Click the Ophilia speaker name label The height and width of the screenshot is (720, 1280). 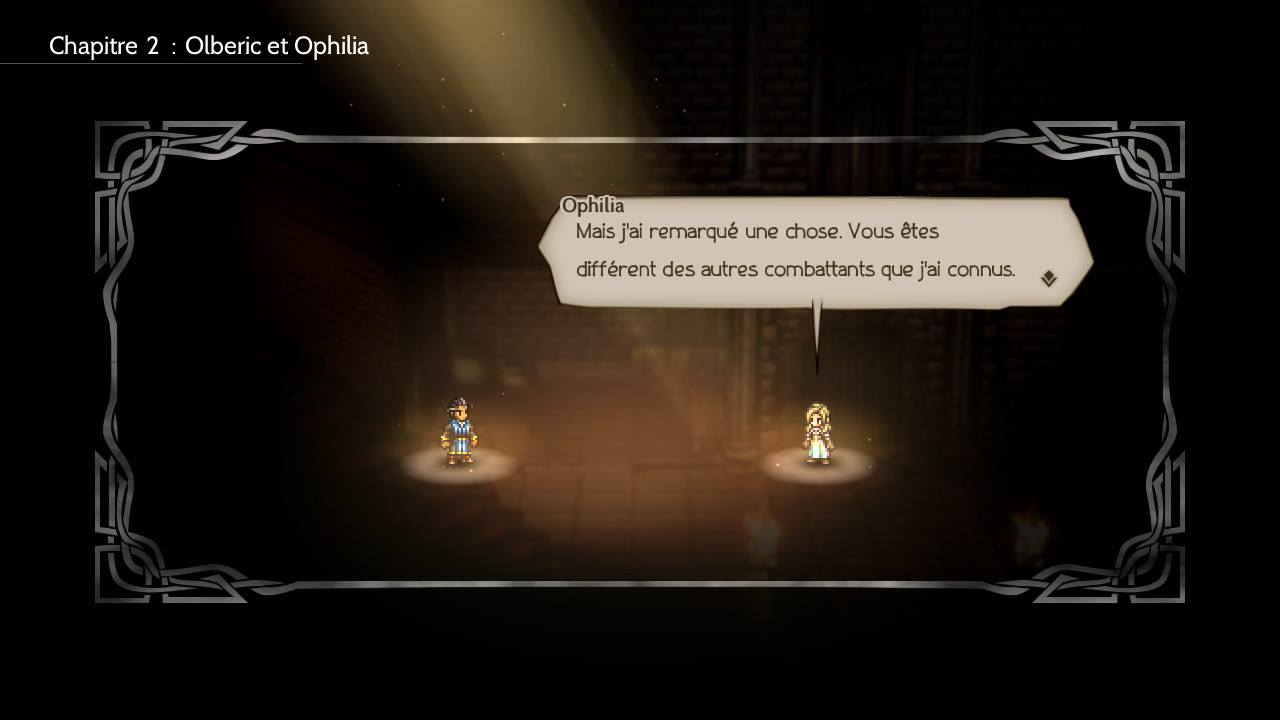[594, 205]
